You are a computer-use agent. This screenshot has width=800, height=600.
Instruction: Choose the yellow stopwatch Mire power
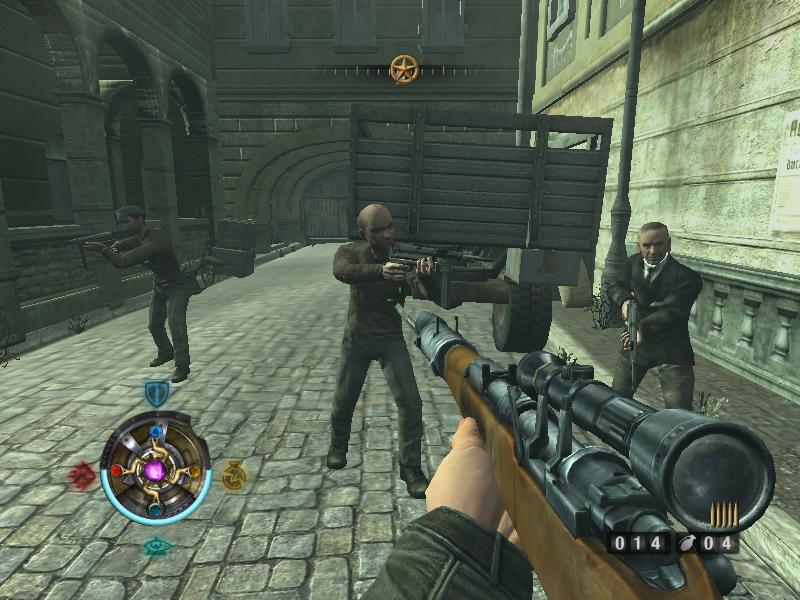(234, 475)
